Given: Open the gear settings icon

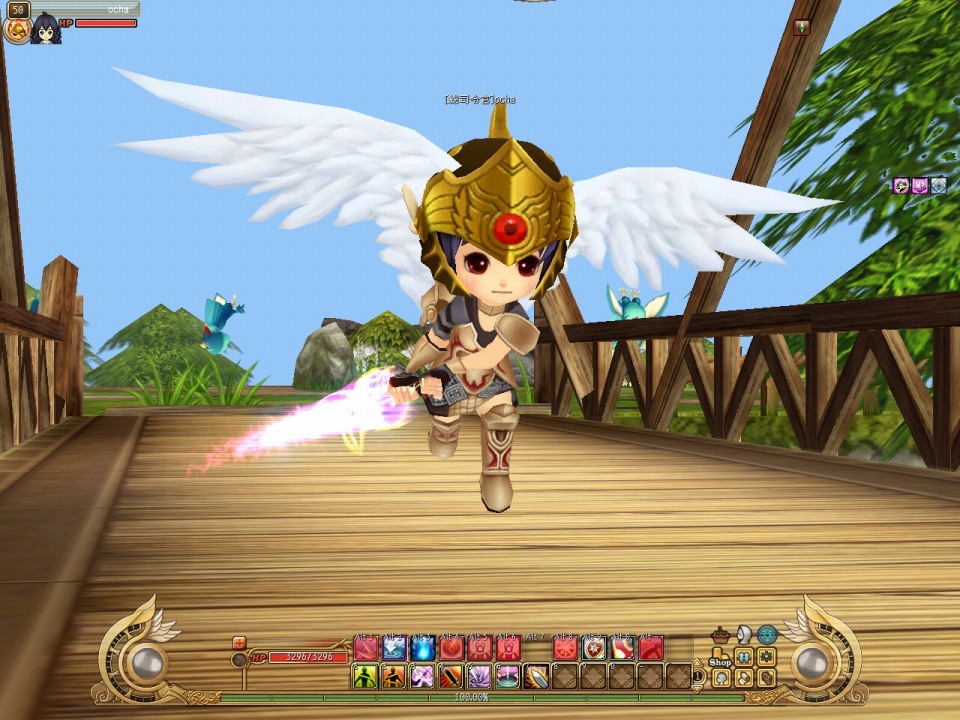Looking at the screenshot, I should click(x=766, y=657).
